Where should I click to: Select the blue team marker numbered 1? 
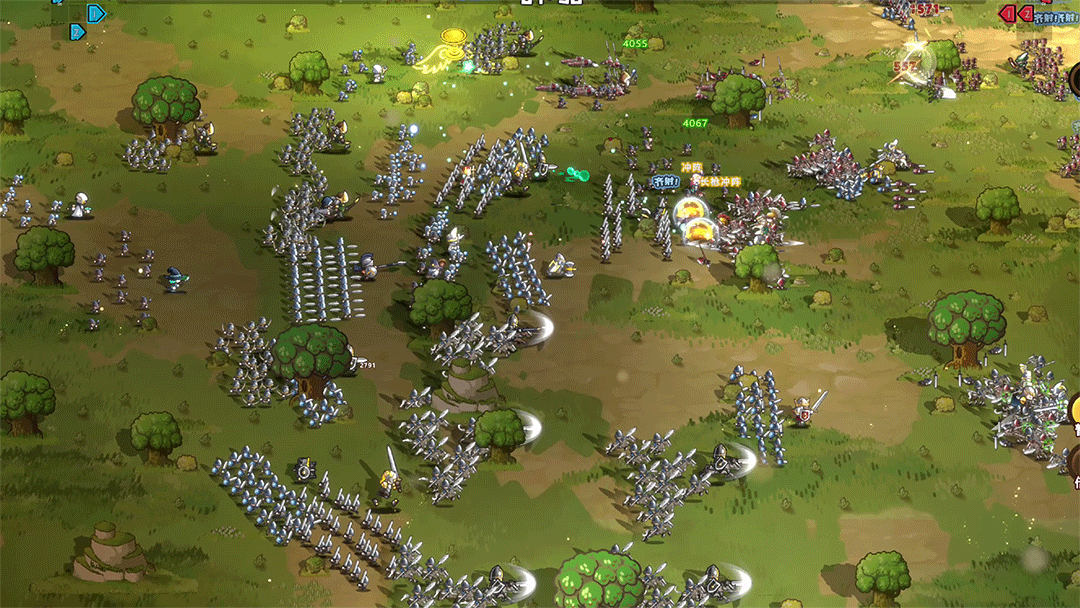point(96,14)
